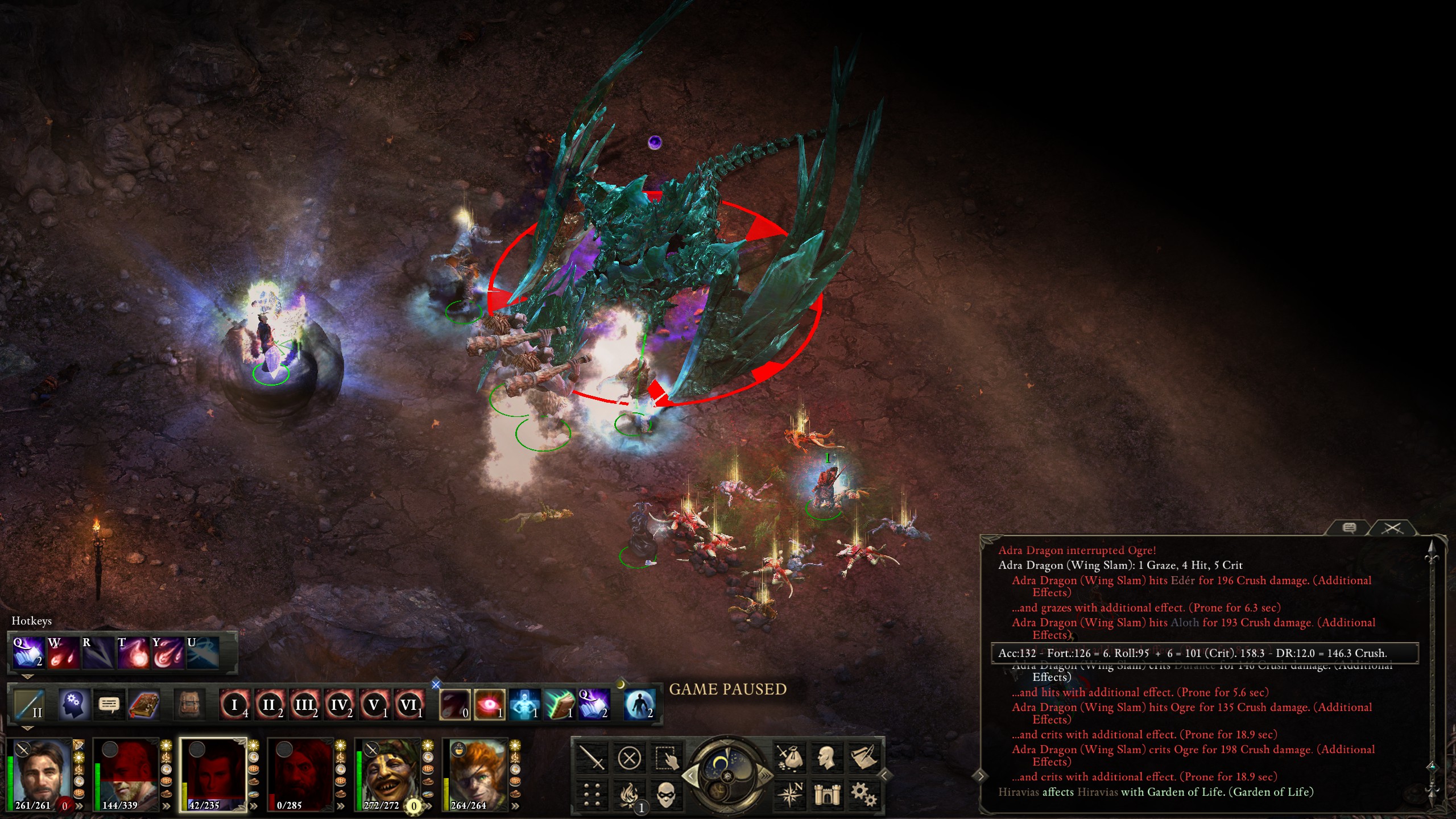Select the level VI spells button

408,705
